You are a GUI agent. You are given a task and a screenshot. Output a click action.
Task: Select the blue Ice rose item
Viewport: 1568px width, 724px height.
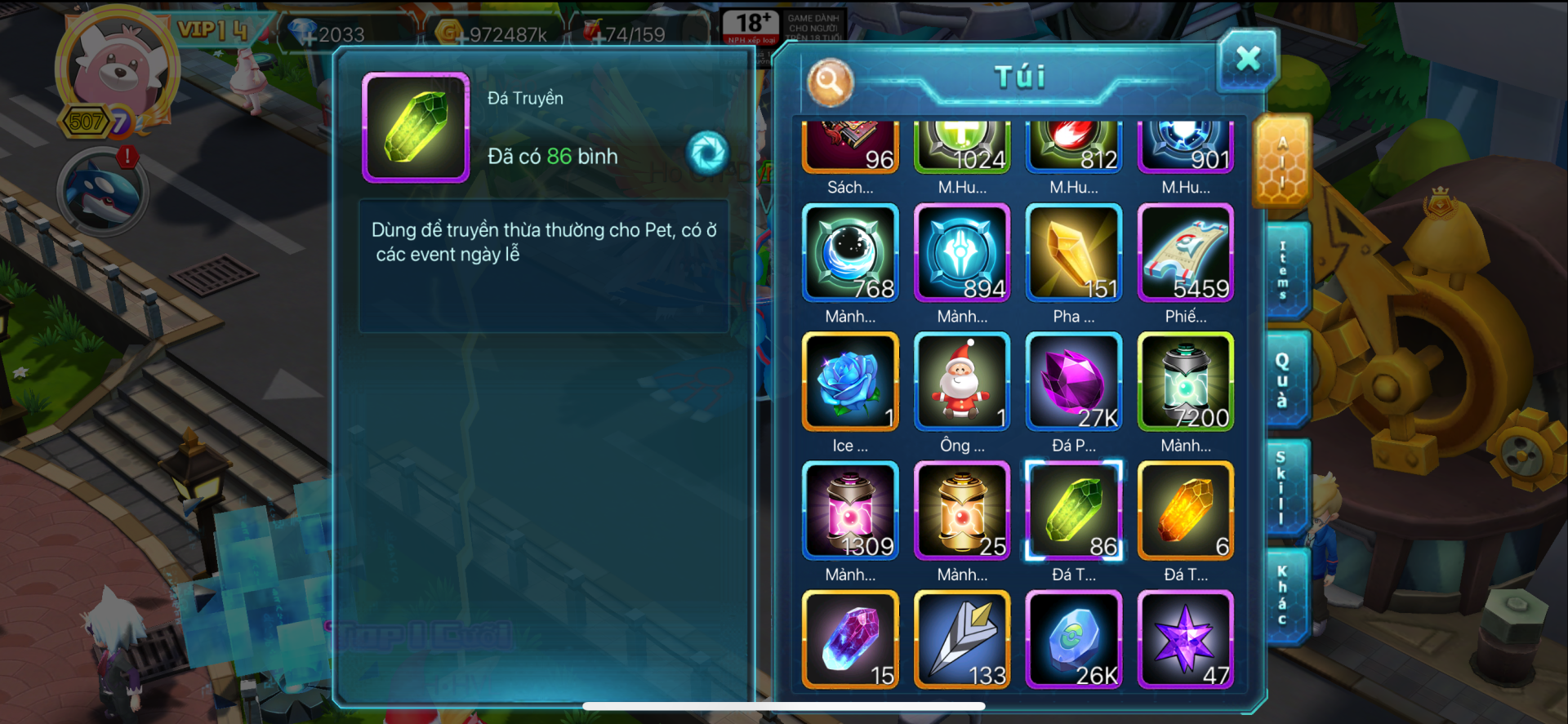pos(850,382)
